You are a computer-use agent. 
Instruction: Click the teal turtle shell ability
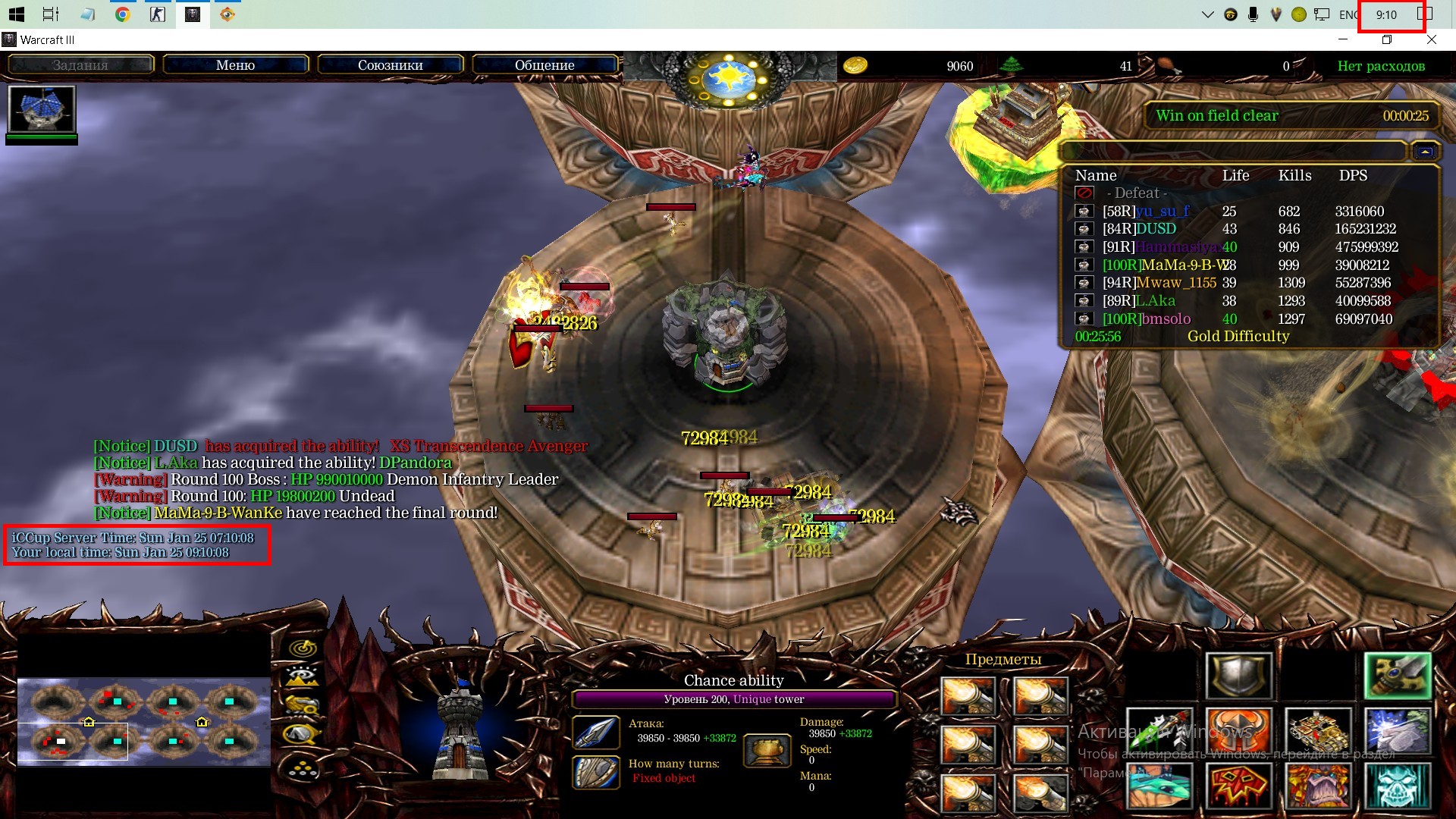point(1159,786)
